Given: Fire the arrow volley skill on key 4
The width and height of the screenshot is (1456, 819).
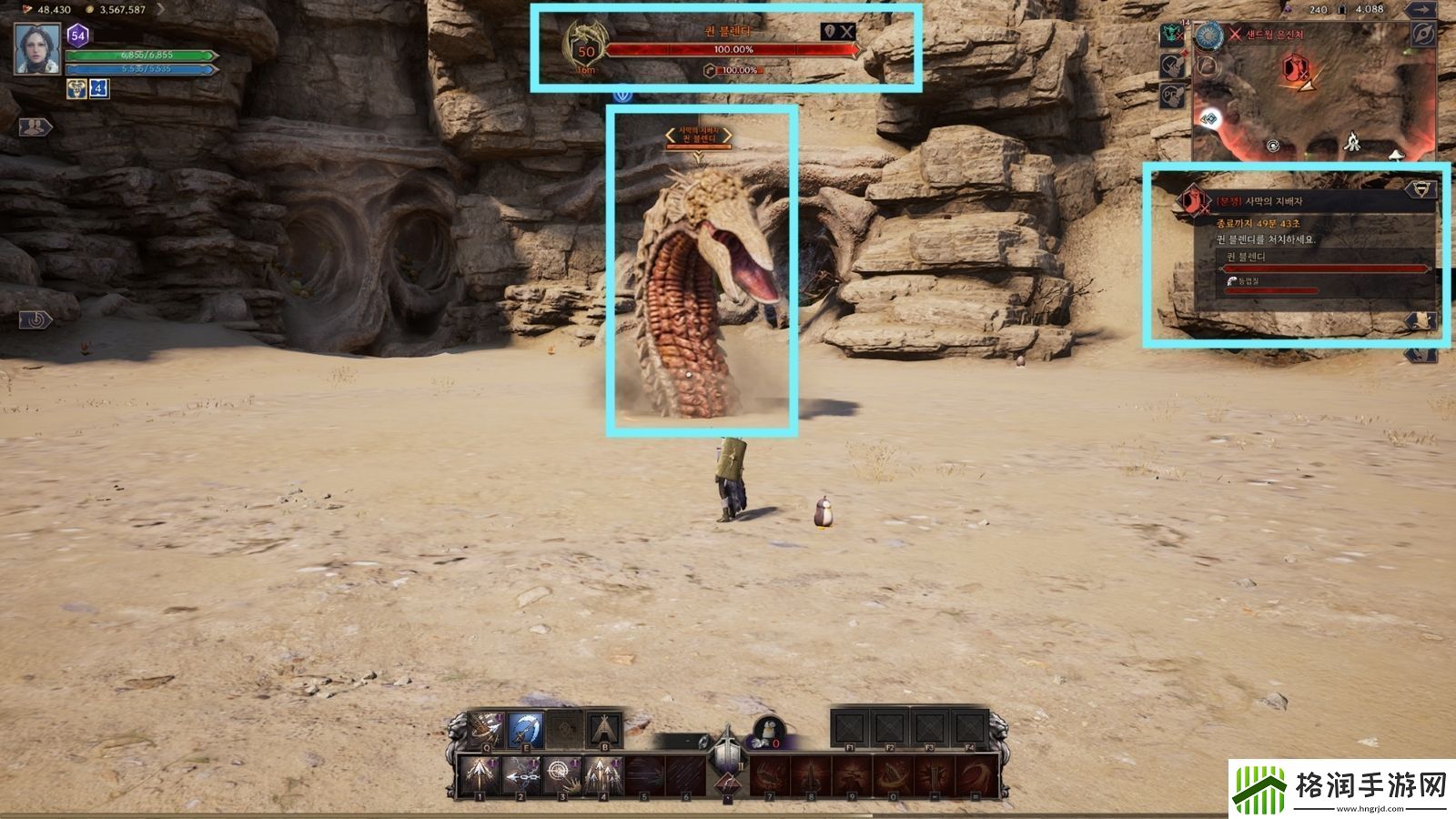Looking at the screenshot, I should [x=602, y=776].
